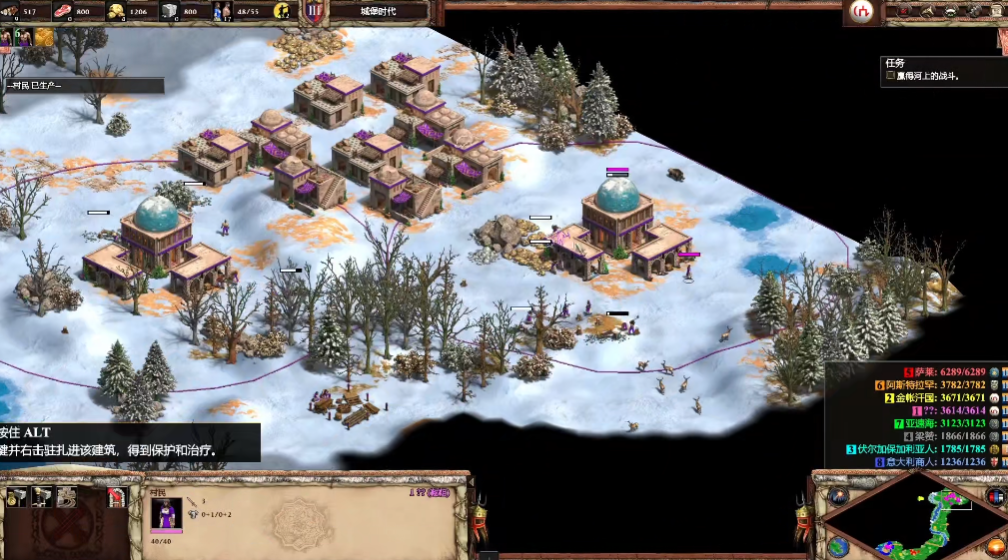Open the red-and-white circular button at top

(860, 11)
